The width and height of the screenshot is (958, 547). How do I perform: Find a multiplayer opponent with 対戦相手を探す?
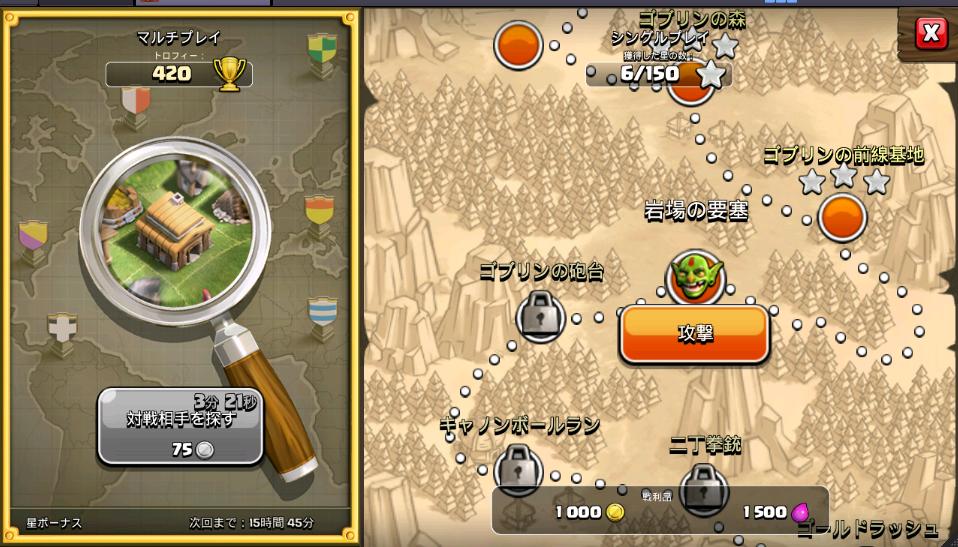[180, 427]
